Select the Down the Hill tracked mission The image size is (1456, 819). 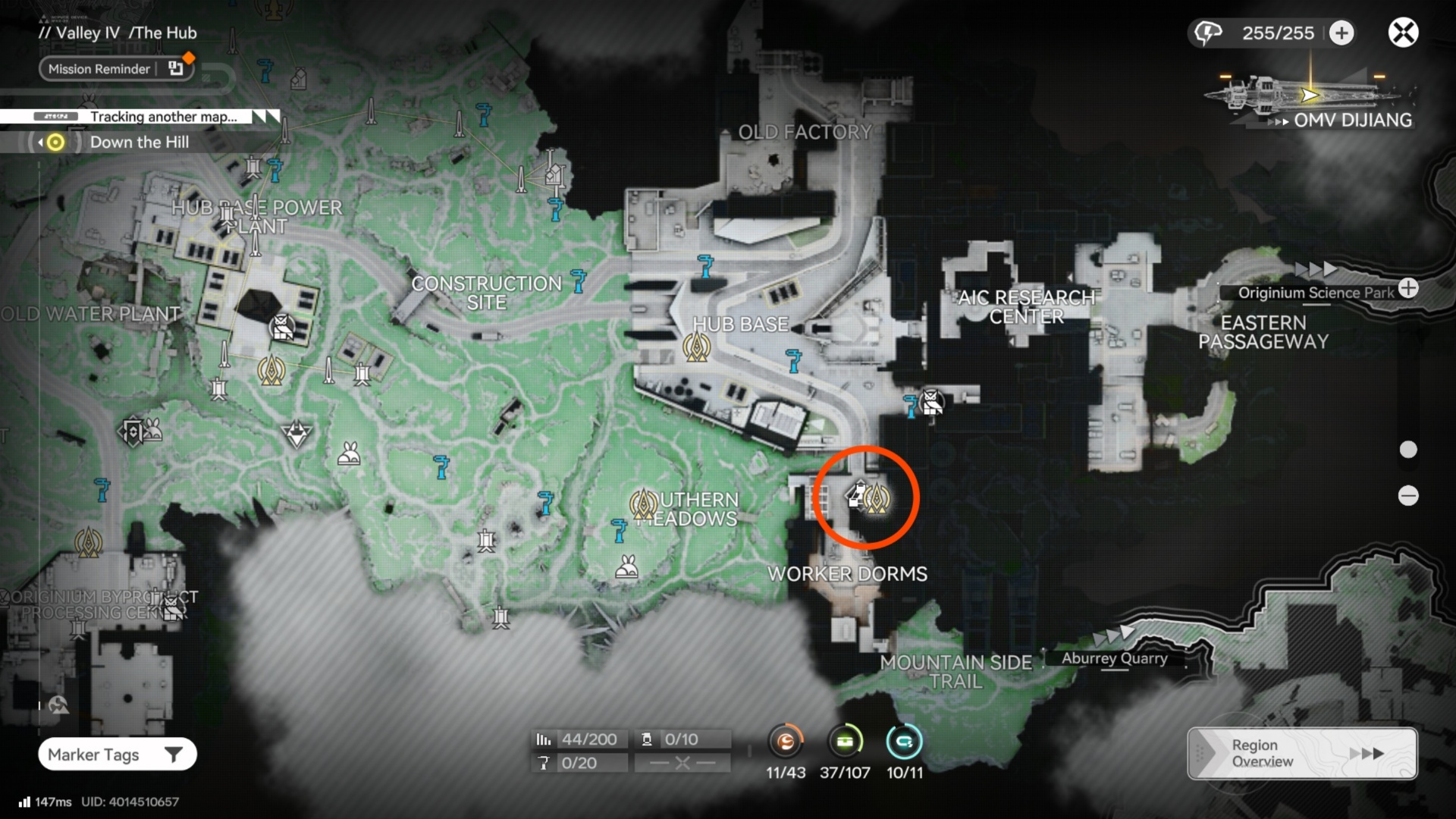click(140, 143)
